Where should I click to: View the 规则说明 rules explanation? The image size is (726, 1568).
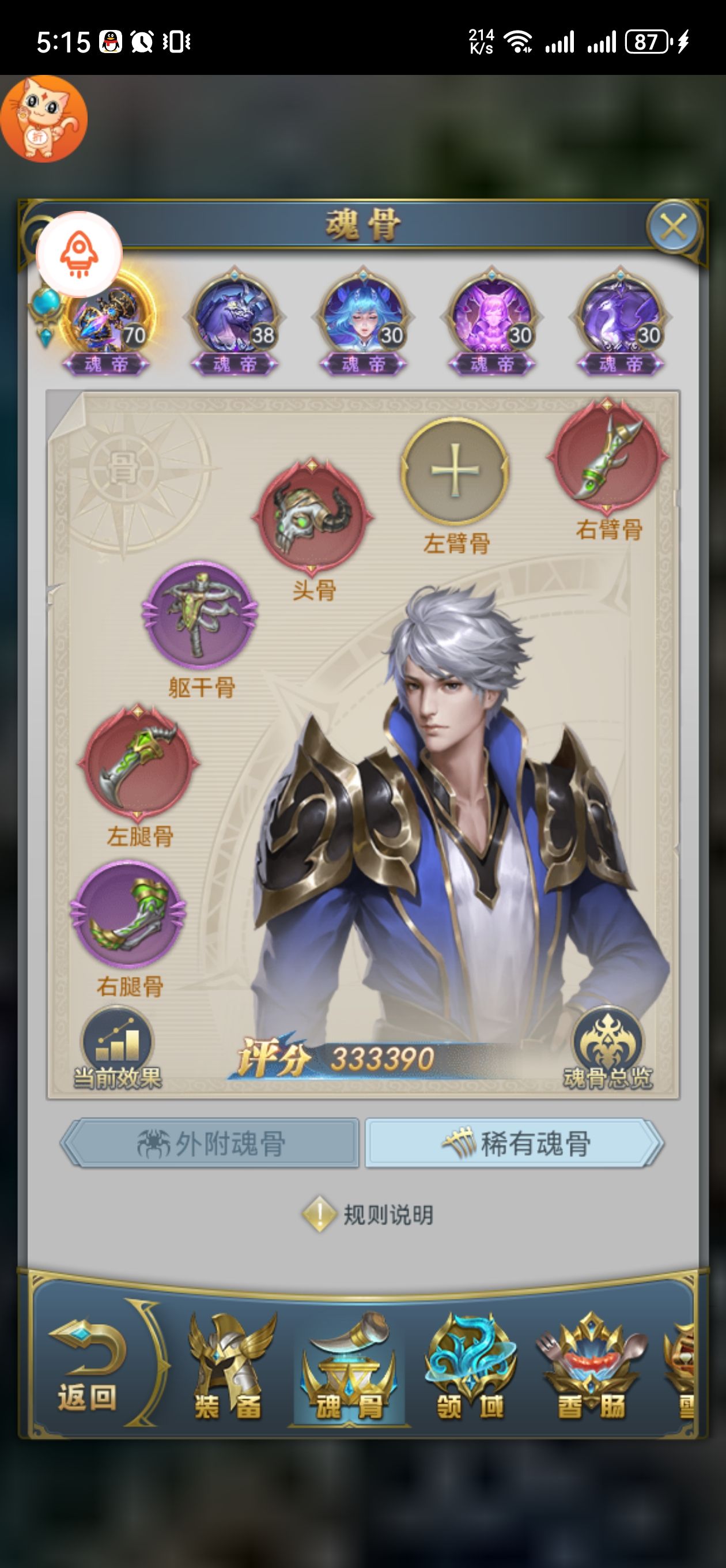pos(369,1215)
